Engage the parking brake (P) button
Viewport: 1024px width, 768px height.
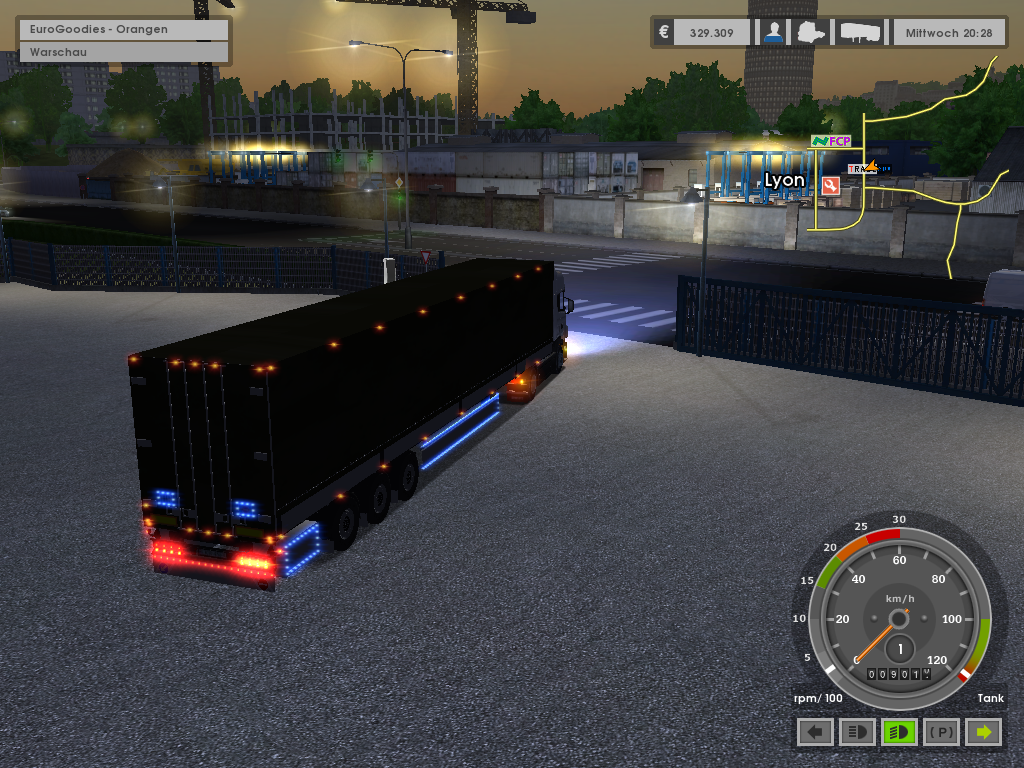tap(942, 732)
